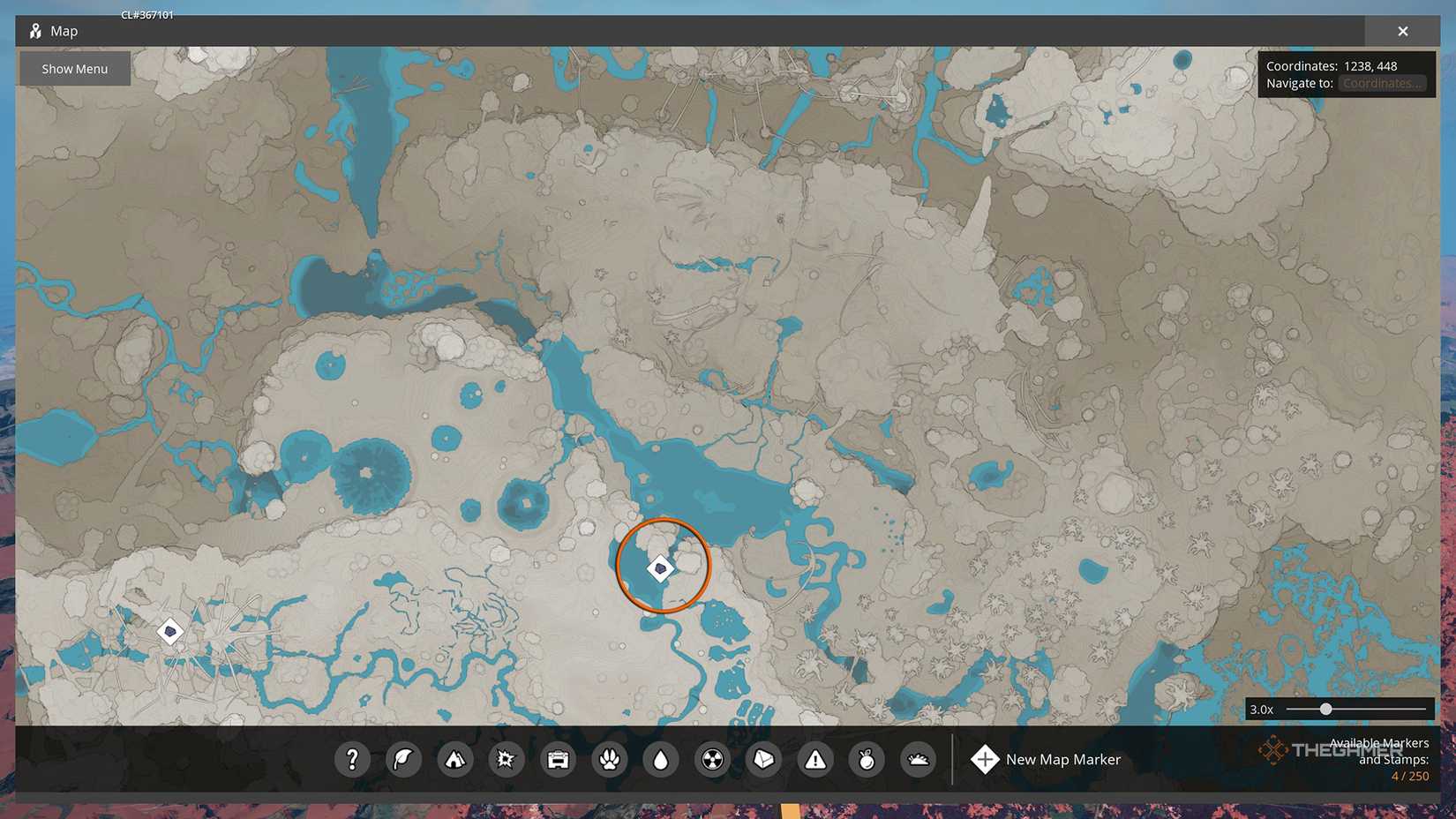Choose the explosion marker stamp
Viewport: 1456px width, 819px height.
point(507,759)
